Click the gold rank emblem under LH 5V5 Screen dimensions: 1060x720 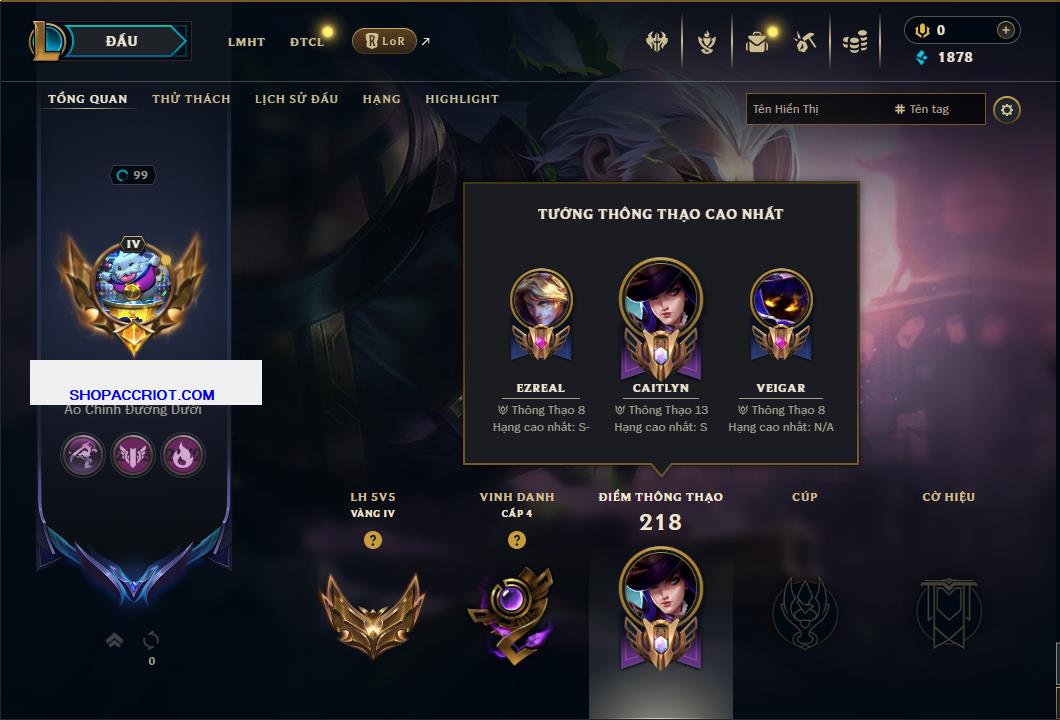[372, 610]
